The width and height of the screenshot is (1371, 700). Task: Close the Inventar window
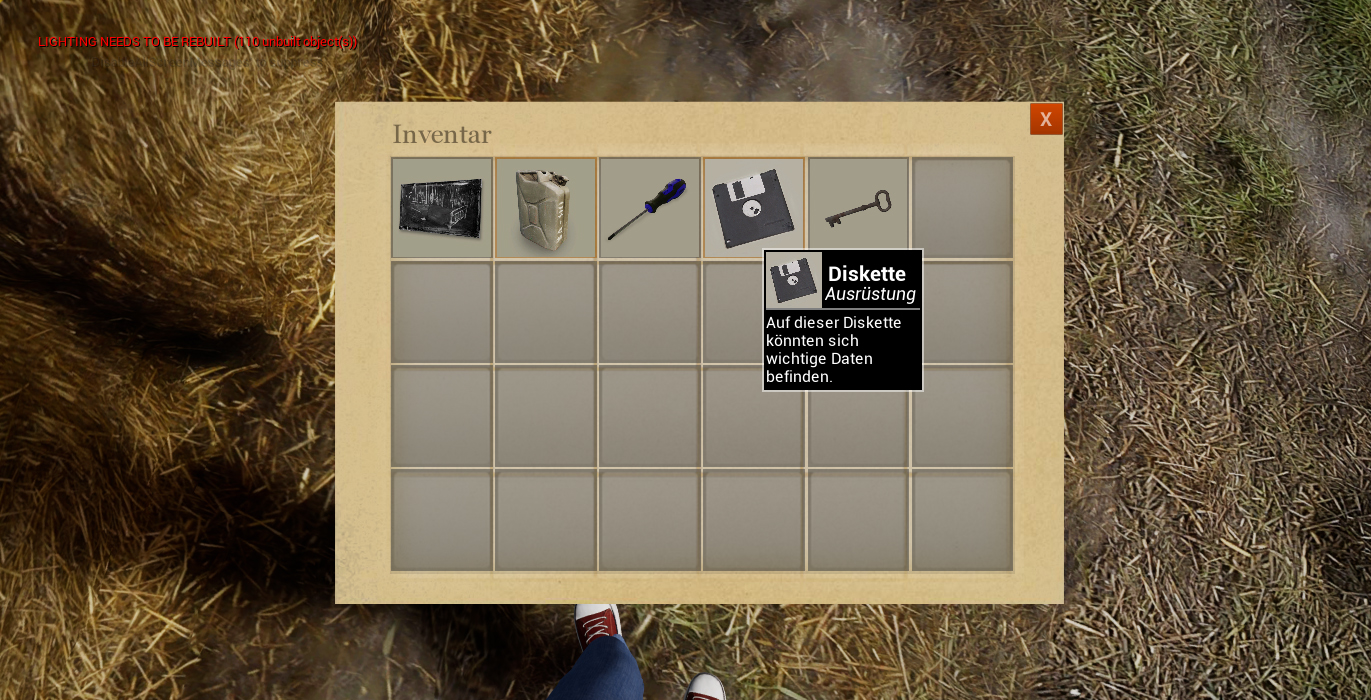point(1046,119)
